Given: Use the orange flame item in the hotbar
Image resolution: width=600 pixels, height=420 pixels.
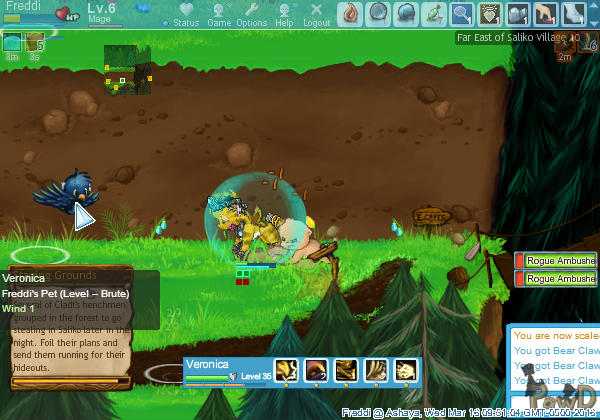Looking at the screenshot, I should [351, 13].
